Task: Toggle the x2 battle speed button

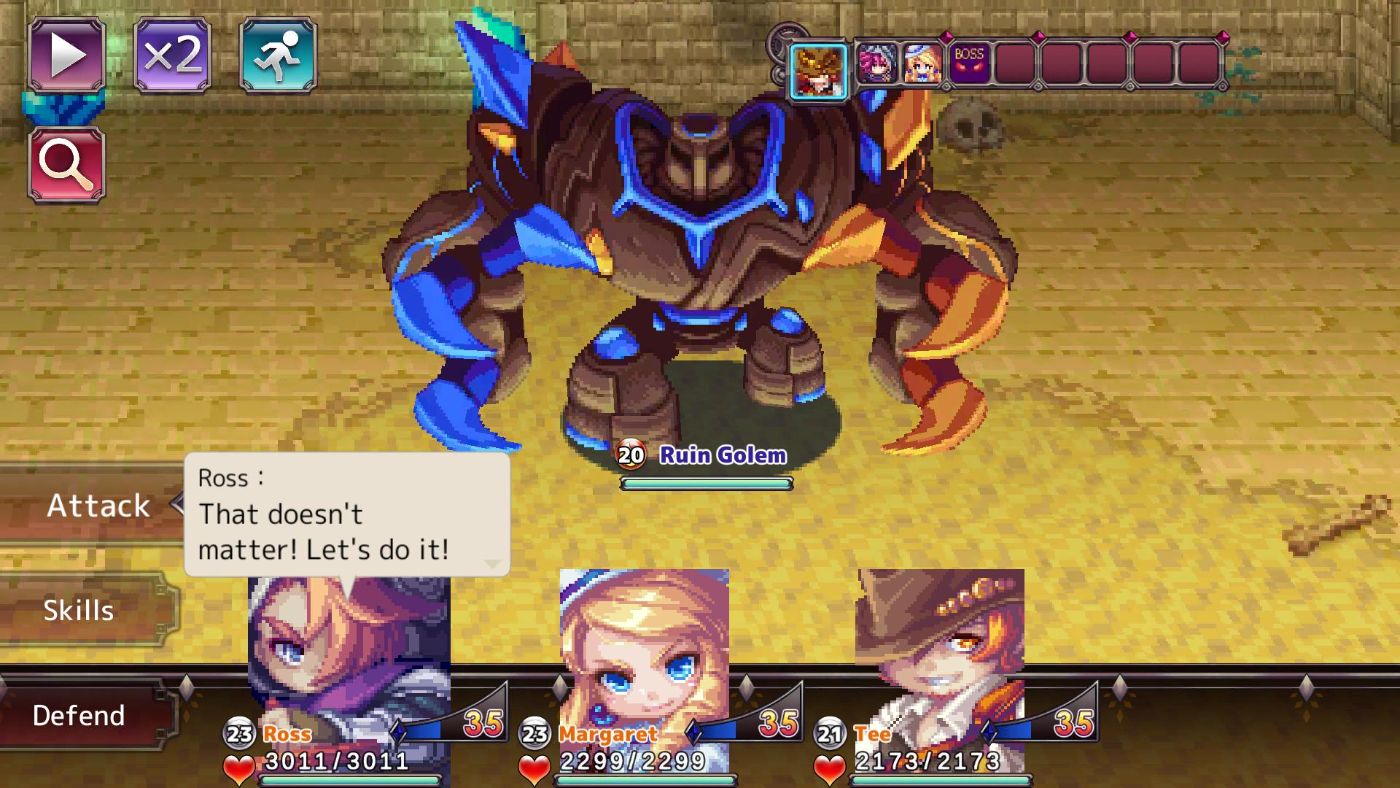Action: coord(173,55)
